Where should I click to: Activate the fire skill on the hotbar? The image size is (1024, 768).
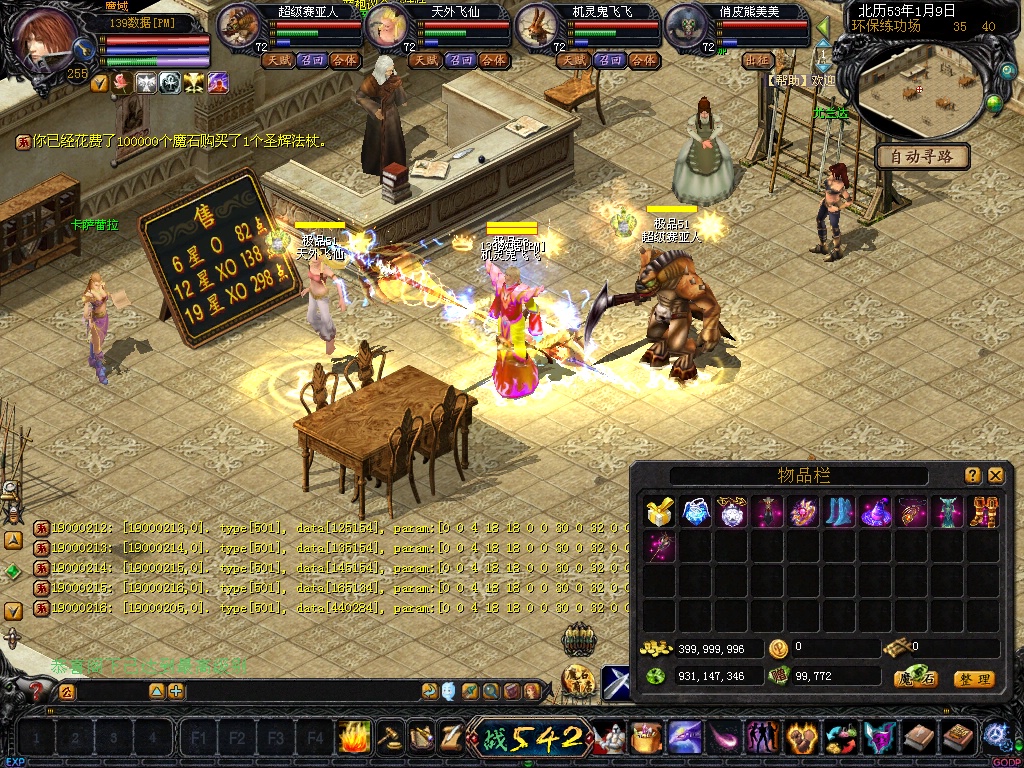(x=353, y=738)
